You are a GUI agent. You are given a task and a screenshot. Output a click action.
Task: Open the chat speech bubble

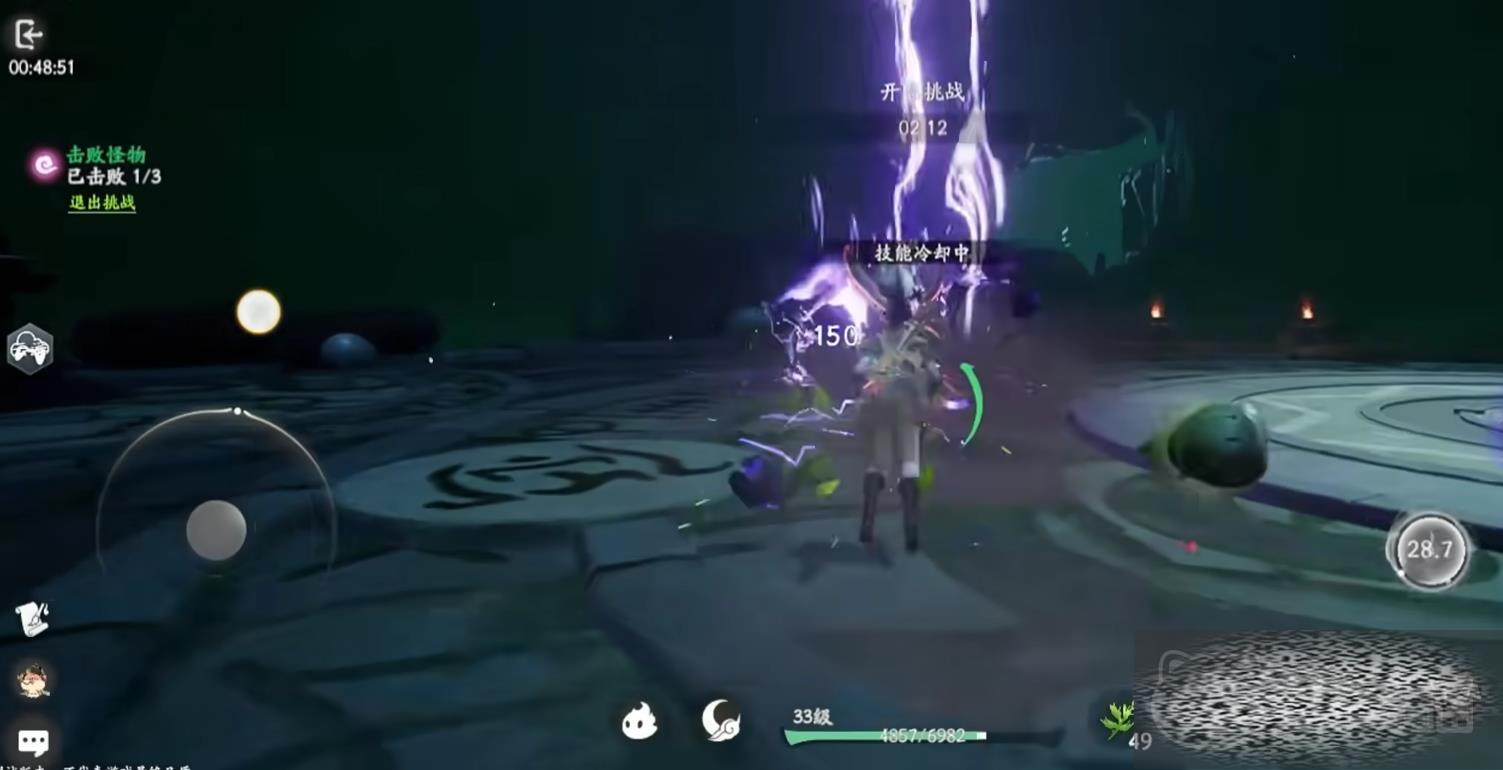point(33,742)
